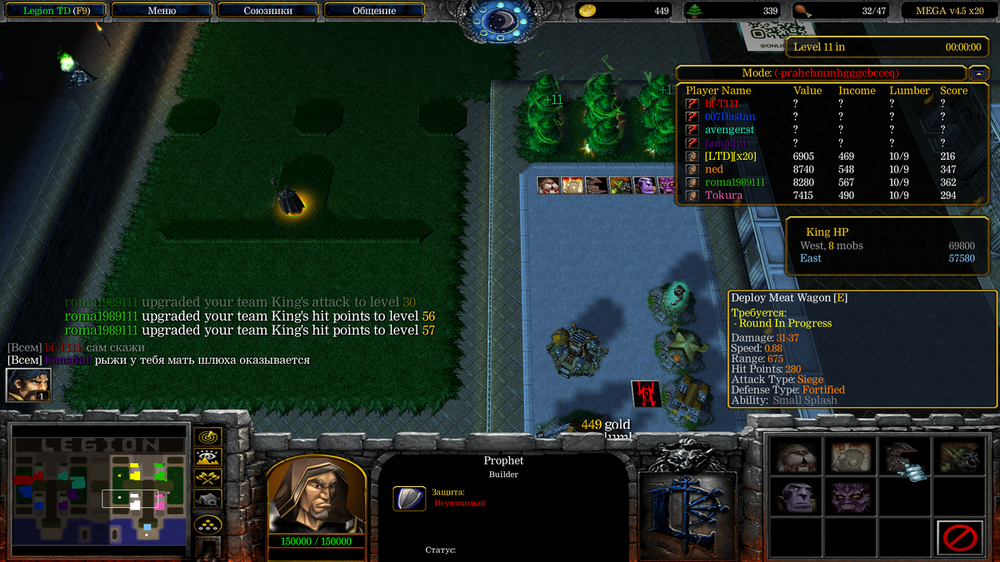
Task: Click the red cancel button
Action: pos(960,538)
